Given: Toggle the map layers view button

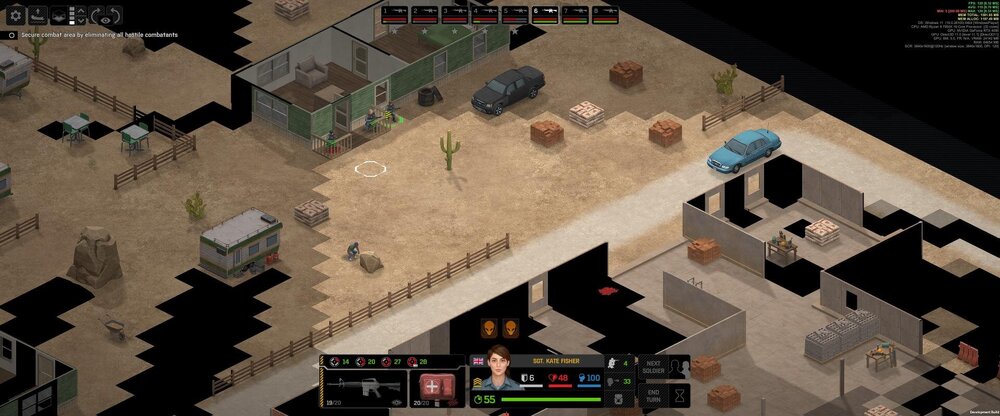Looking at the screenshot, I should (59, 15).
